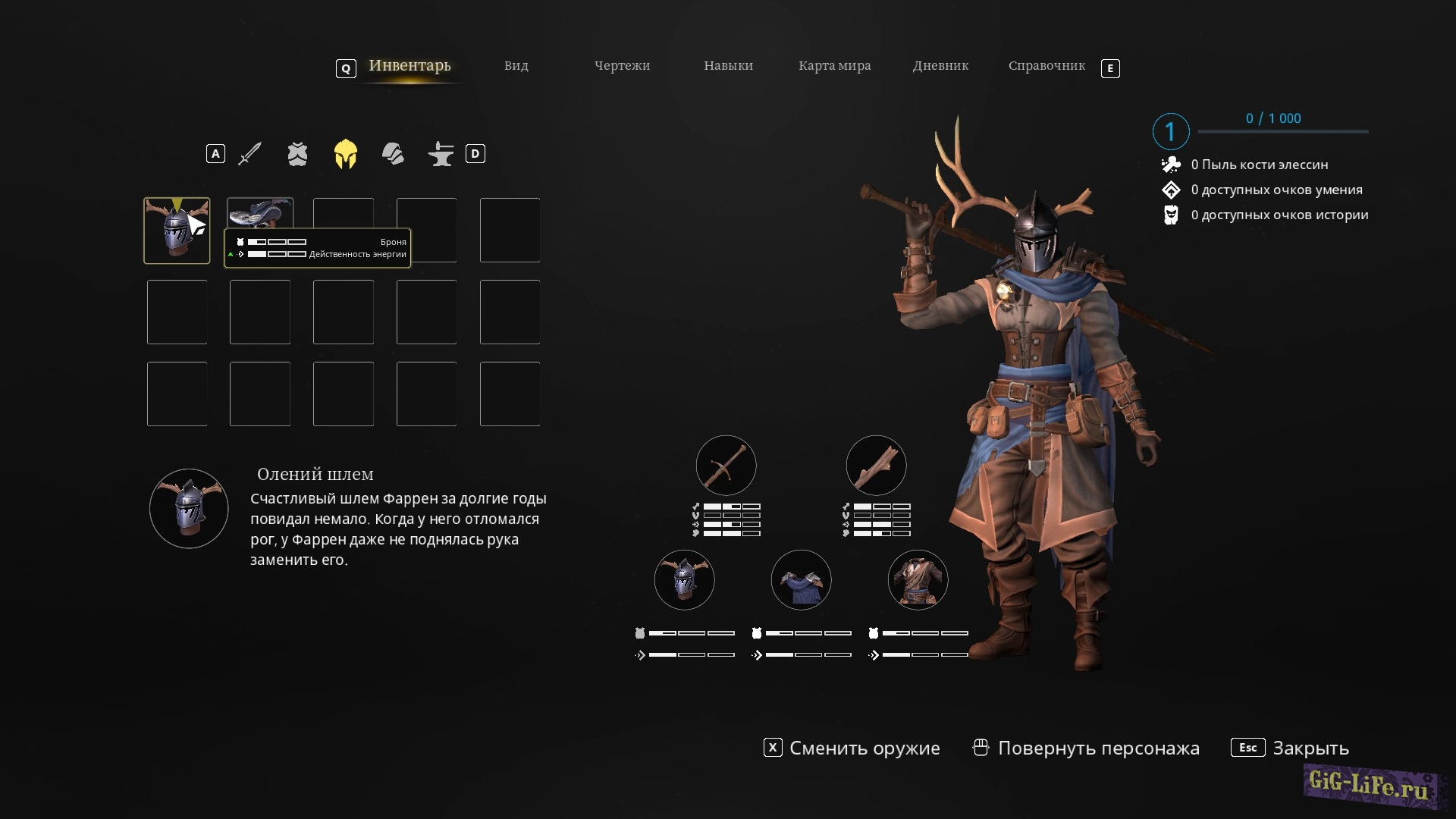Click the equipped sword weapon slot
1456x819 pixels.
coord(726,465)
